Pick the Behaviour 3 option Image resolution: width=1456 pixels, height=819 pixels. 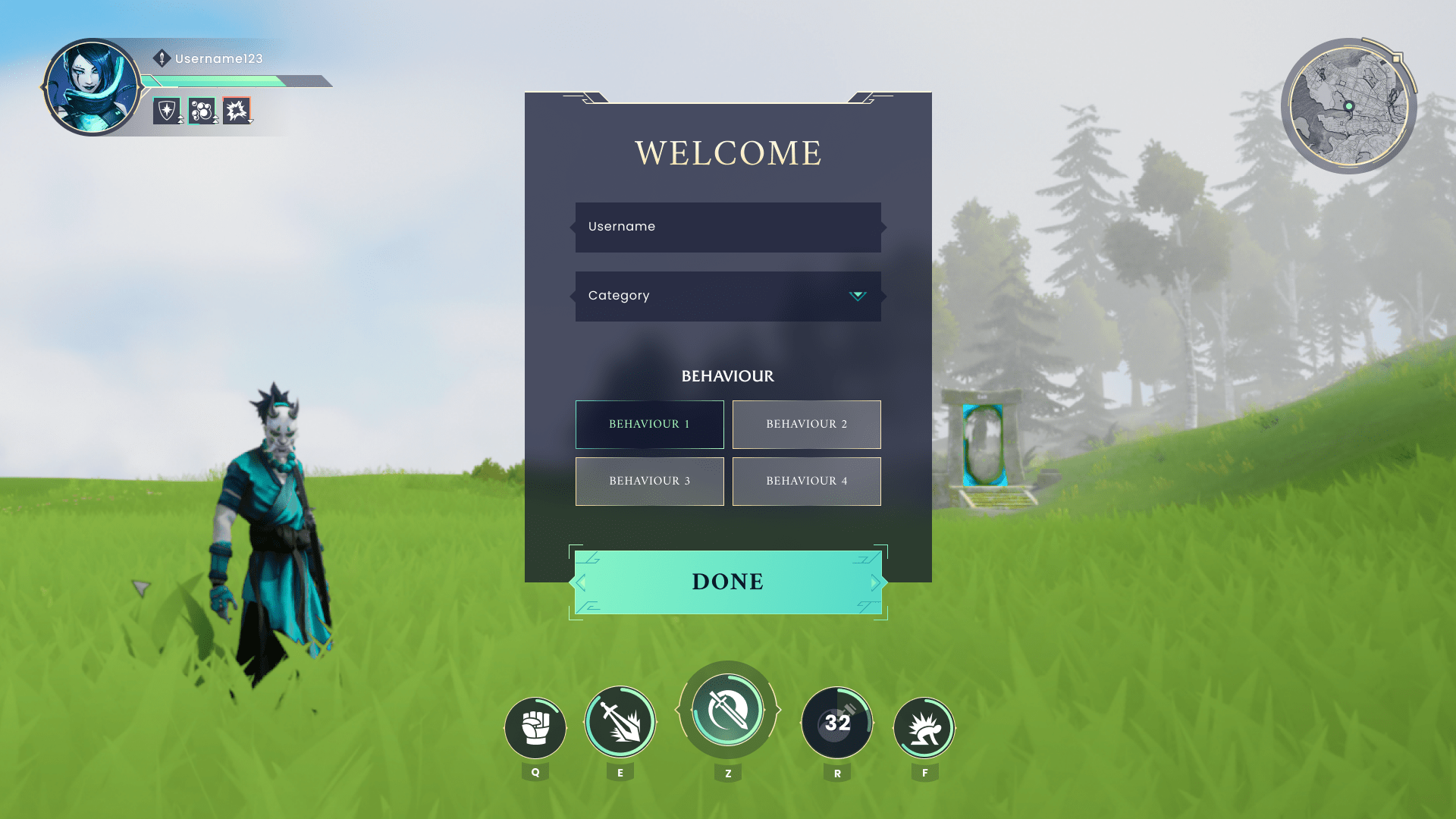pyautogui.click(x=649, y=481)
